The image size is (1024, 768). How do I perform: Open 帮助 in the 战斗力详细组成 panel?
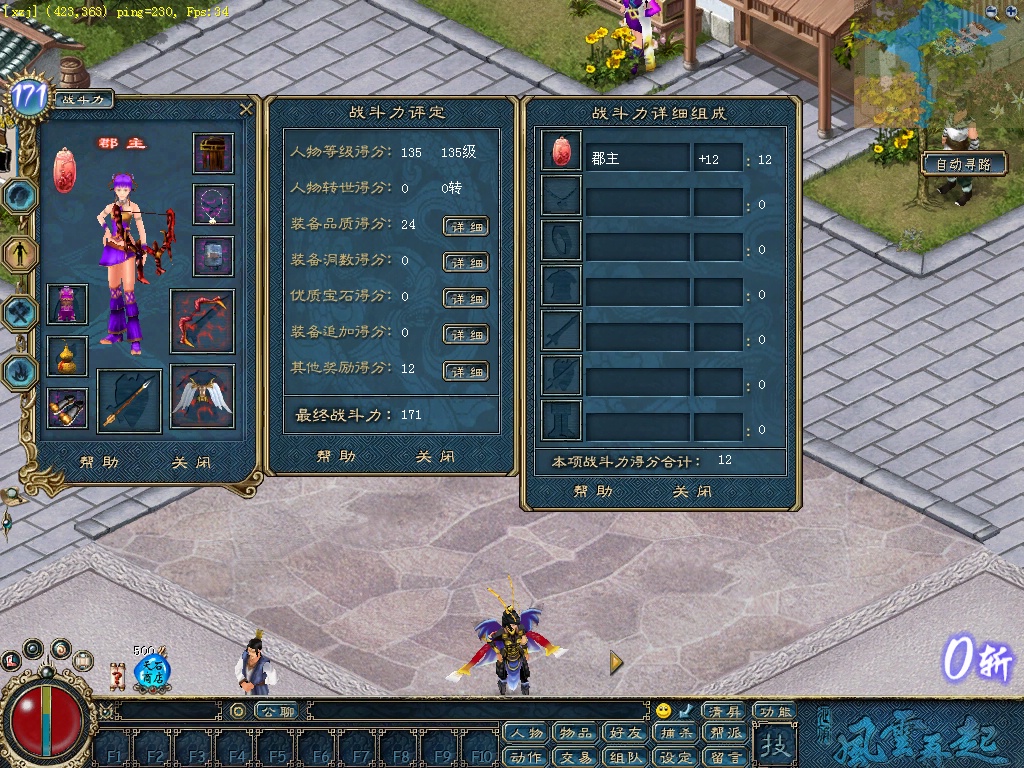(593, 491)
